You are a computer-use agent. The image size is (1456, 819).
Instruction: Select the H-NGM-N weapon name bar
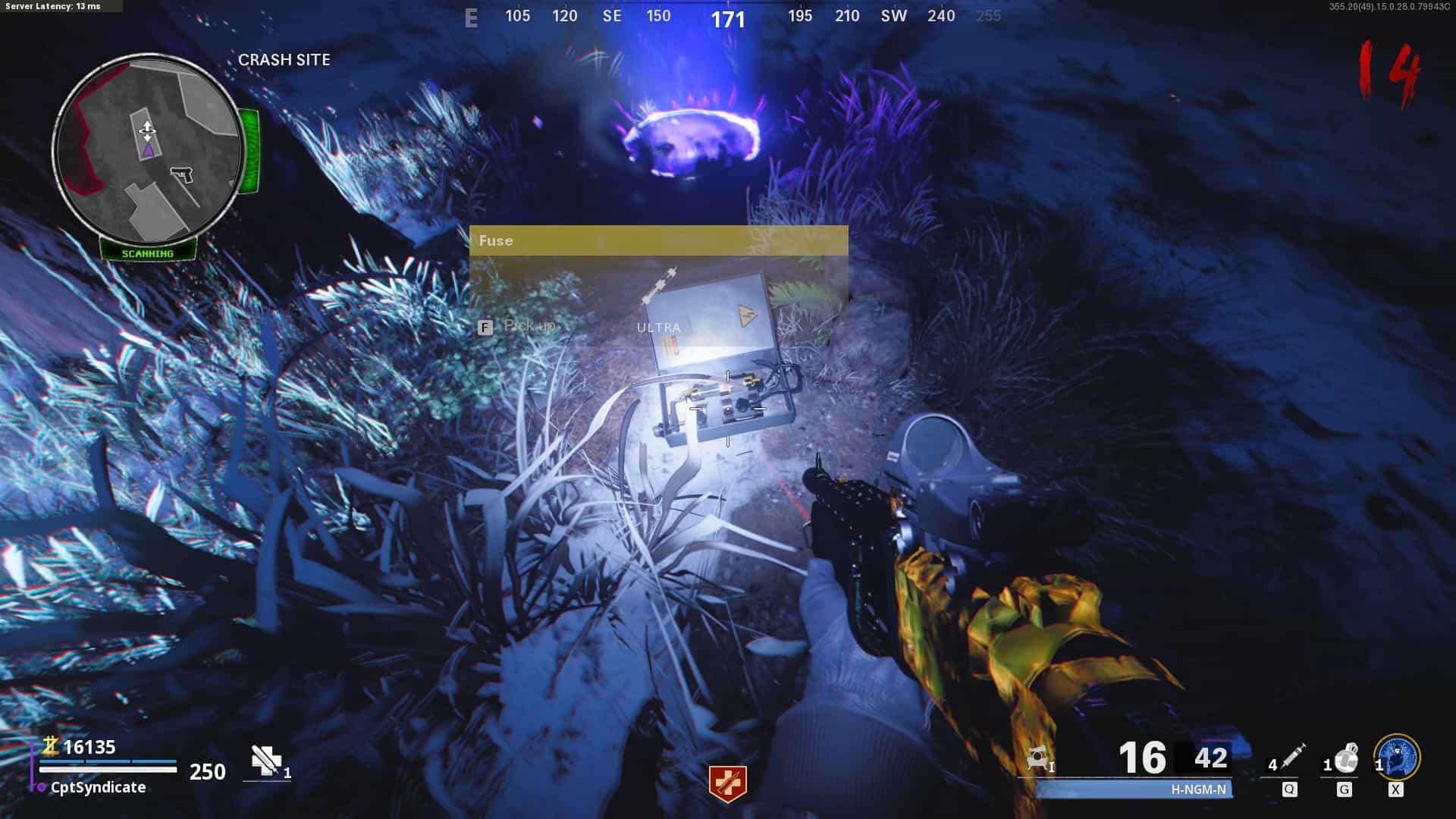point(1135,789)
